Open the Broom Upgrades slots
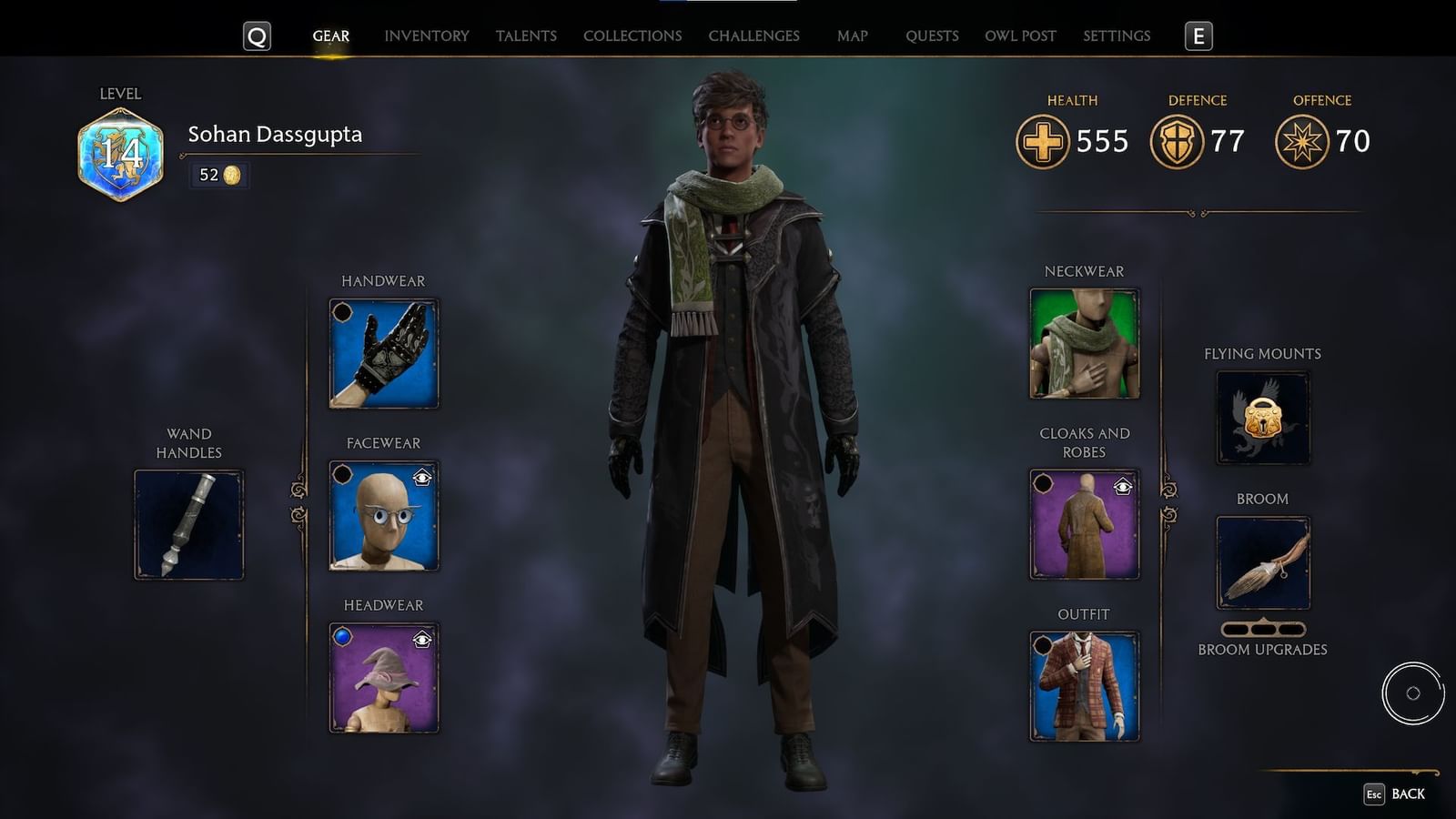 coord(1263,629)
